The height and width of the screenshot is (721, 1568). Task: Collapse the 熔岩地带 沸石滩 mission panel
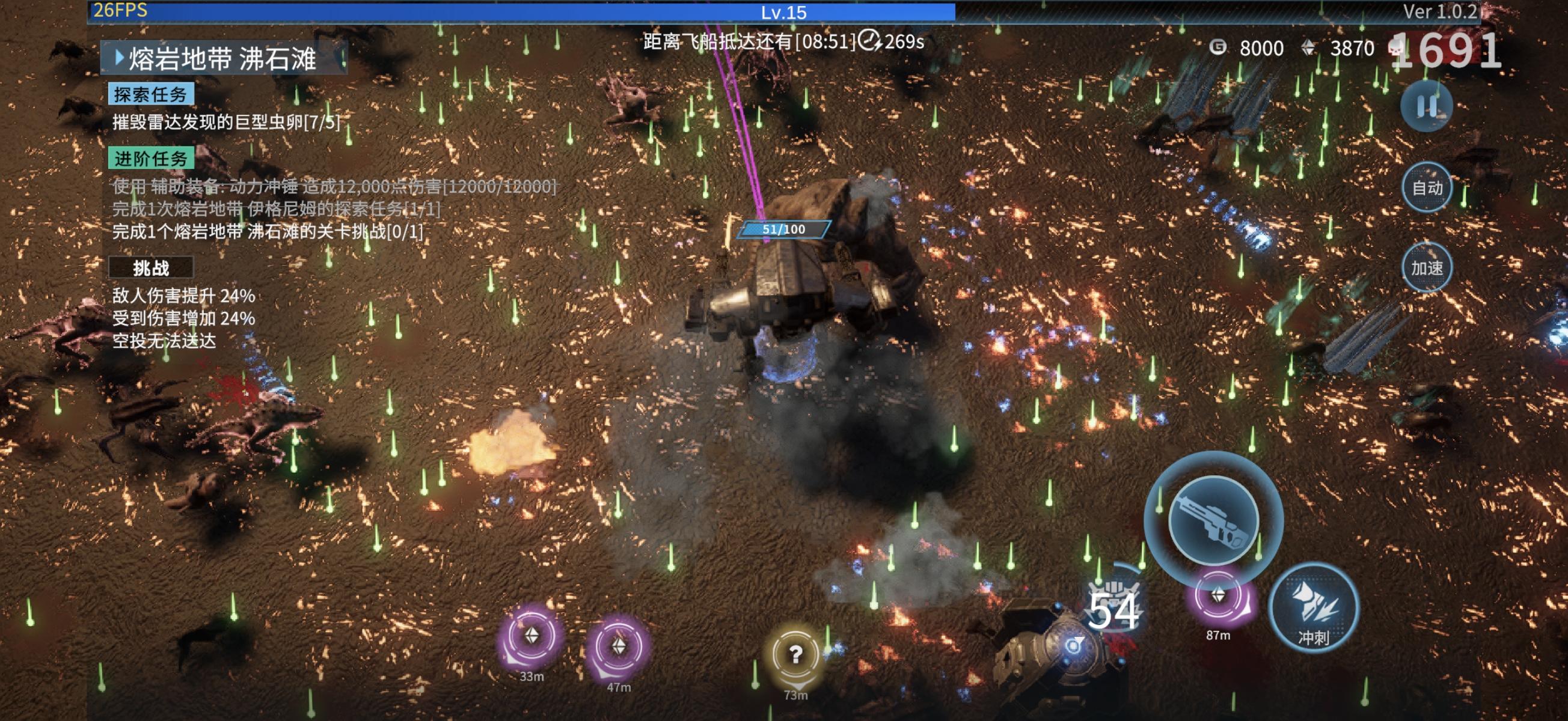coord(120,58)
